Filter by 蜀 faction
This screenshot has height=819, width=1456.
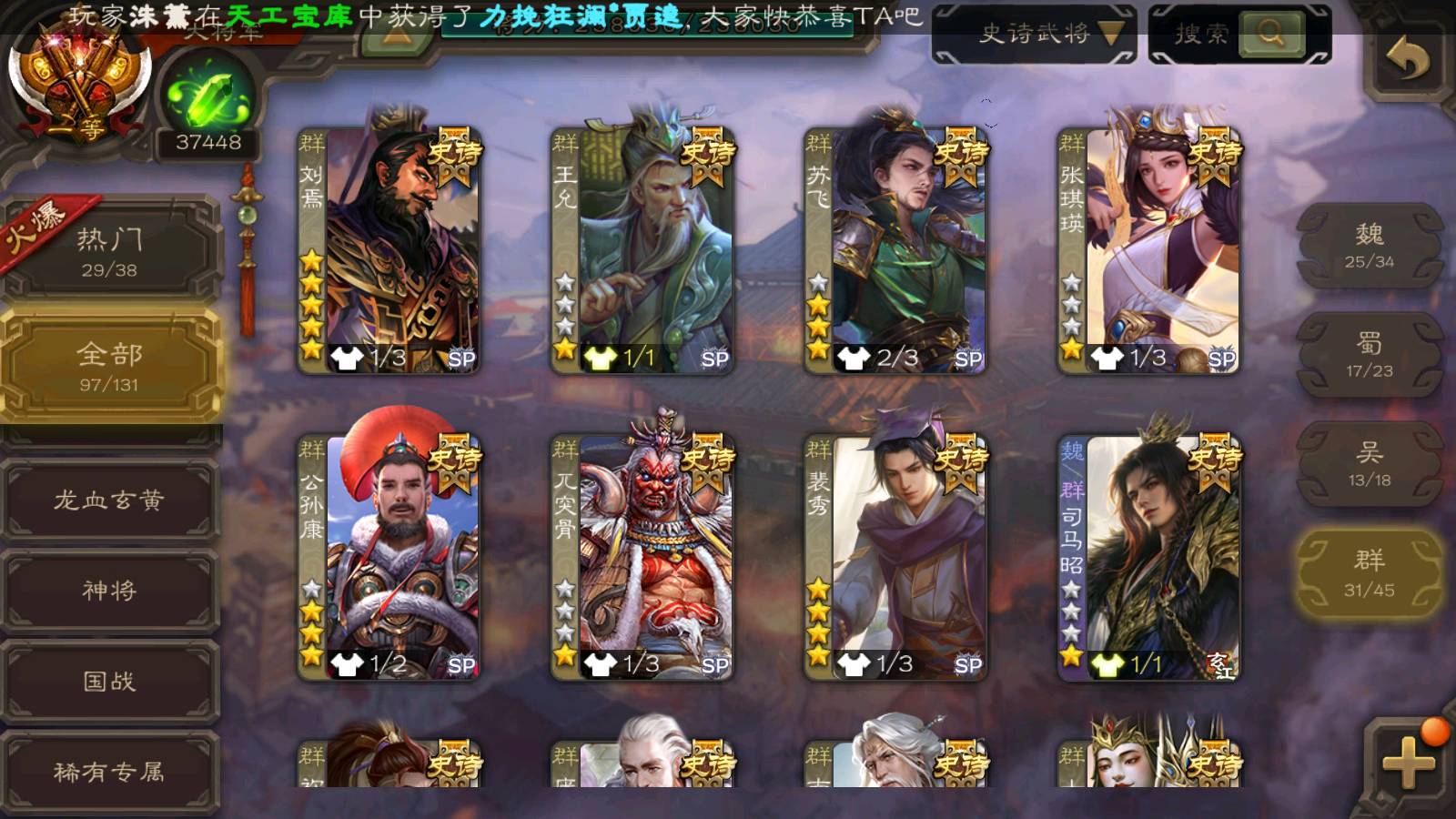point(1369,355)
